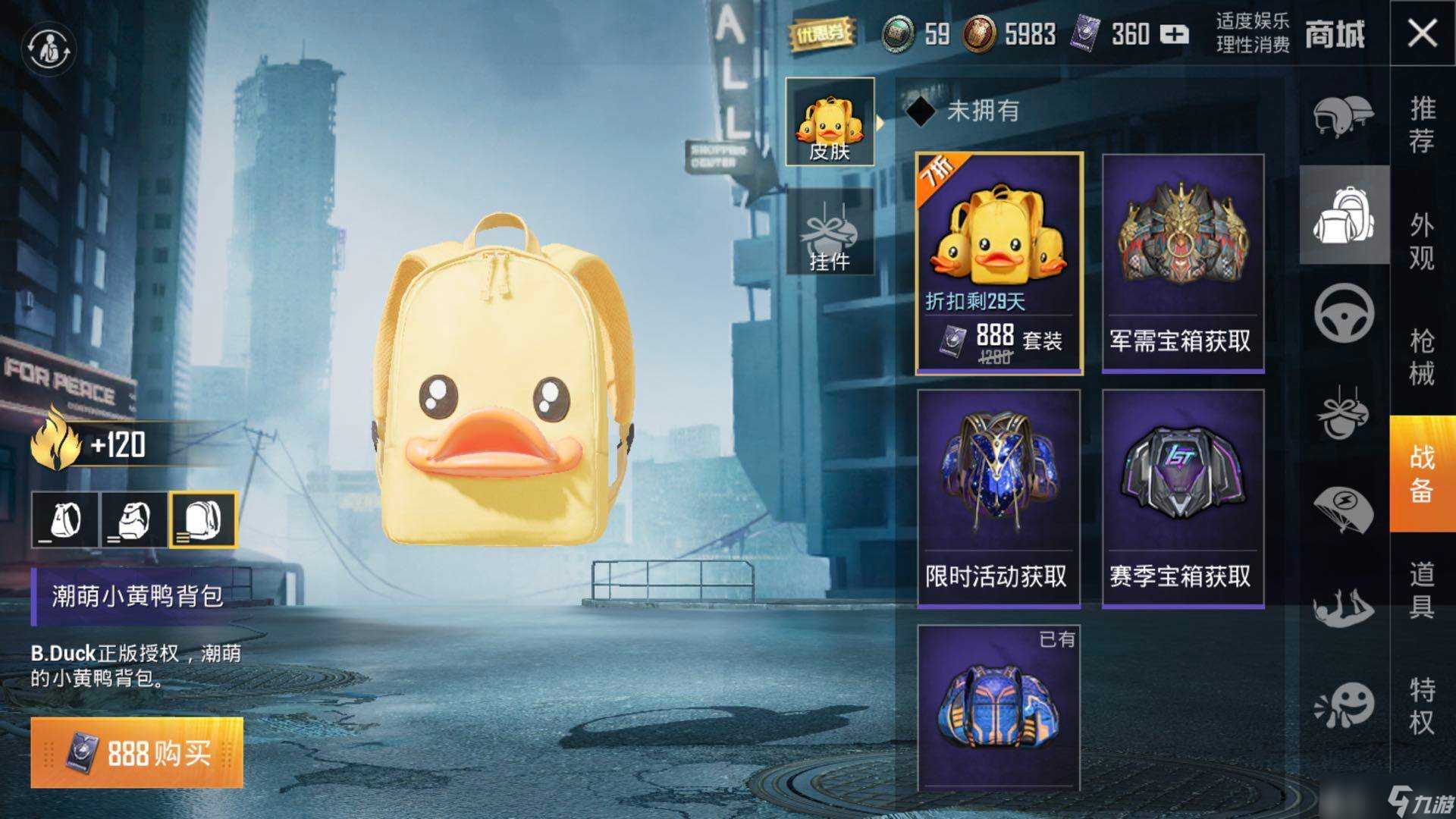Open the 推荐 recommended tab

click(1422, 124)
